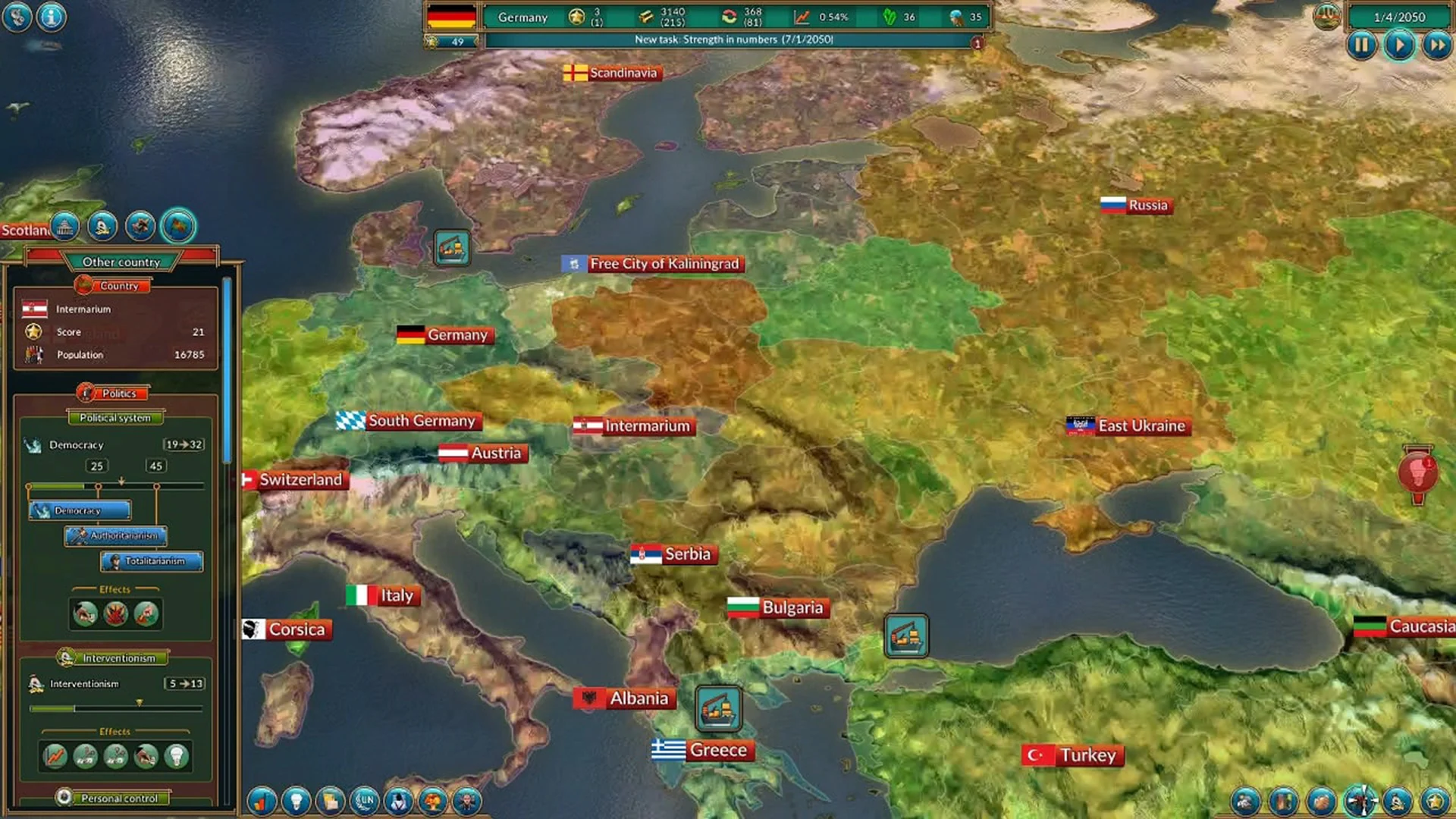Select the research light bulb icon
Viewport: 1456px width, 819px height.
(x=297, y=800)
